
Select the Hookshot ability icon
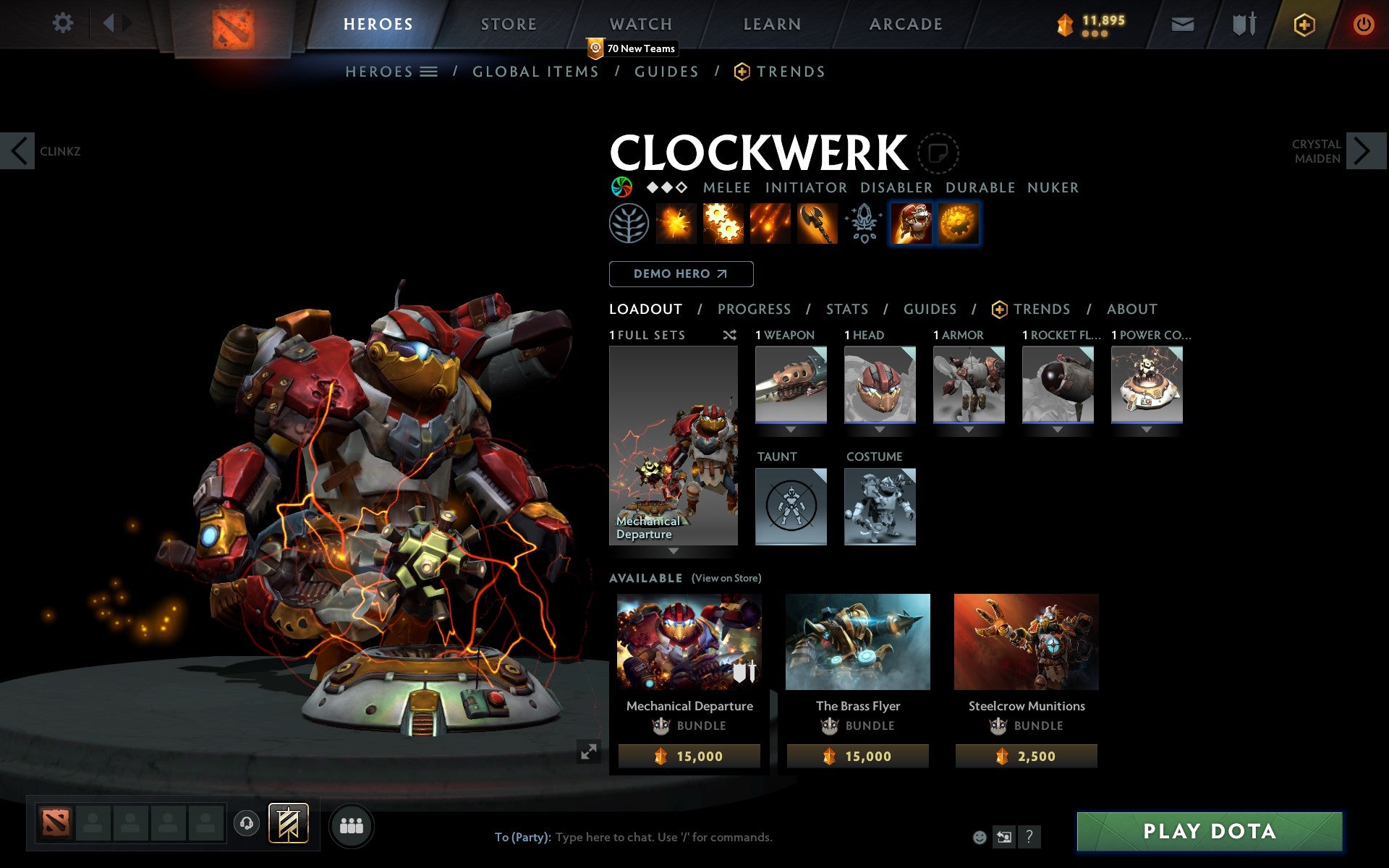point(817,224)
